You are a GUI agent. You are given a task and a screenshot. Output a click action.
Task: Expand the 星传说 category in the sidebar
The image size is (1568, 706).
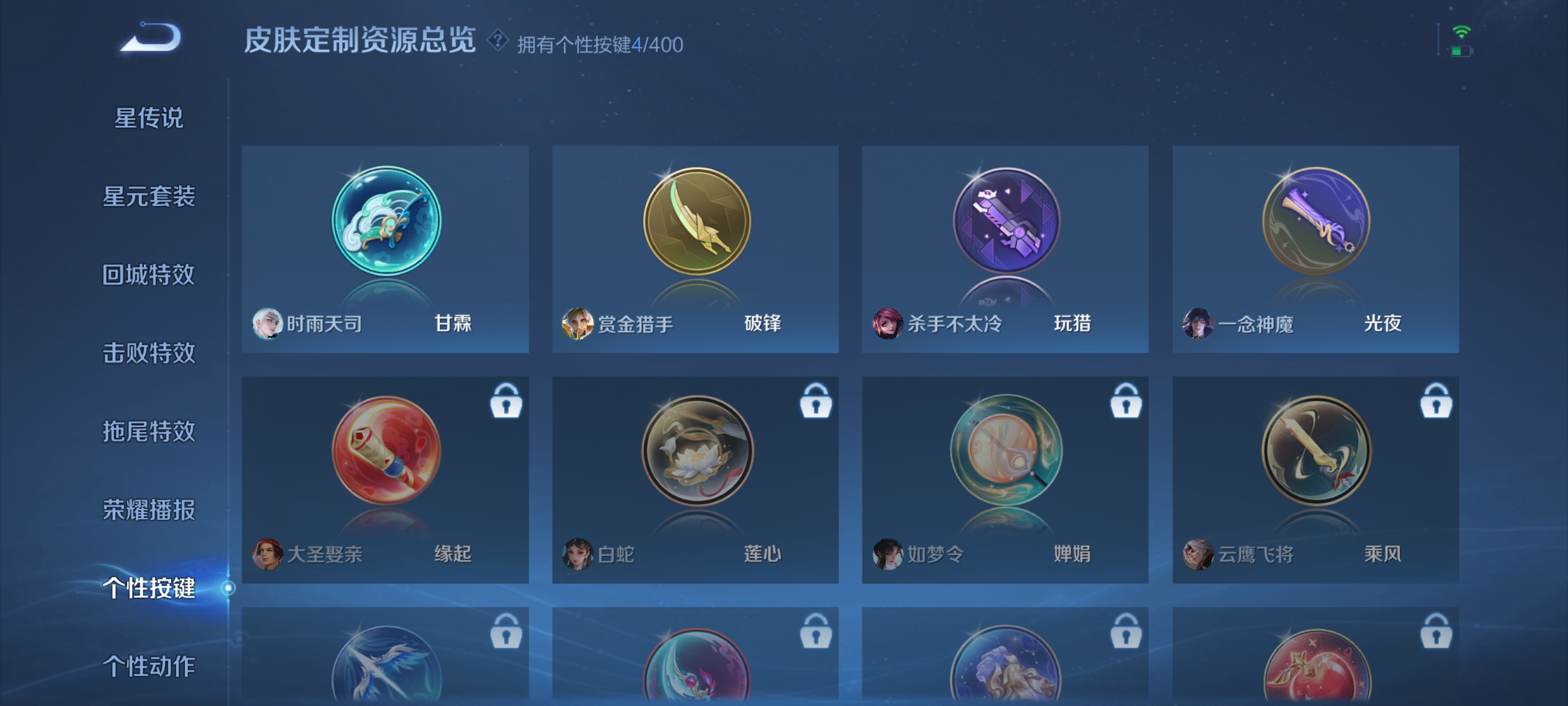[148, 118]
